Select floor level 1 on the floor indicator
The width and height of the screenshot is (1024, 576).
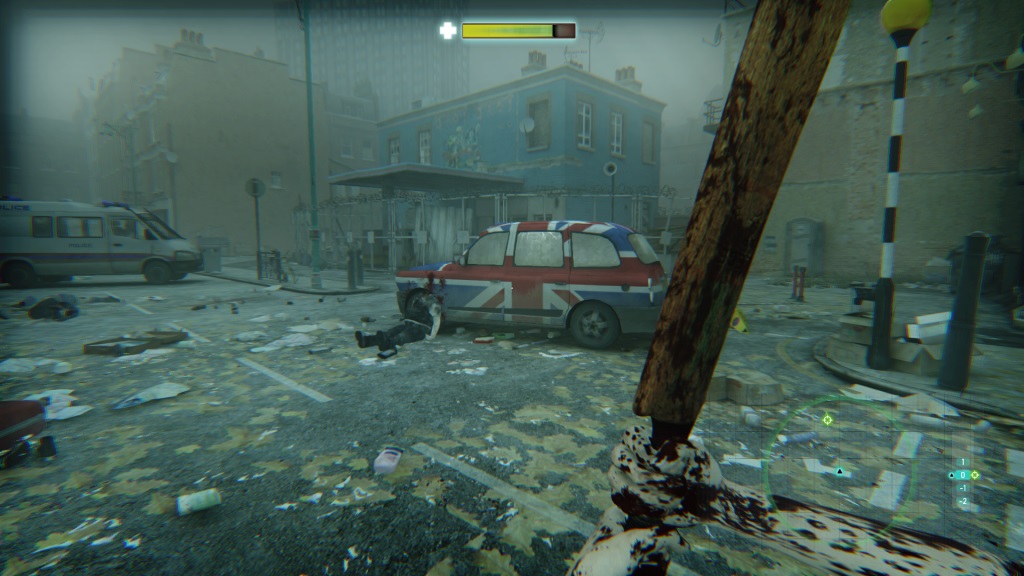(963, 462)
